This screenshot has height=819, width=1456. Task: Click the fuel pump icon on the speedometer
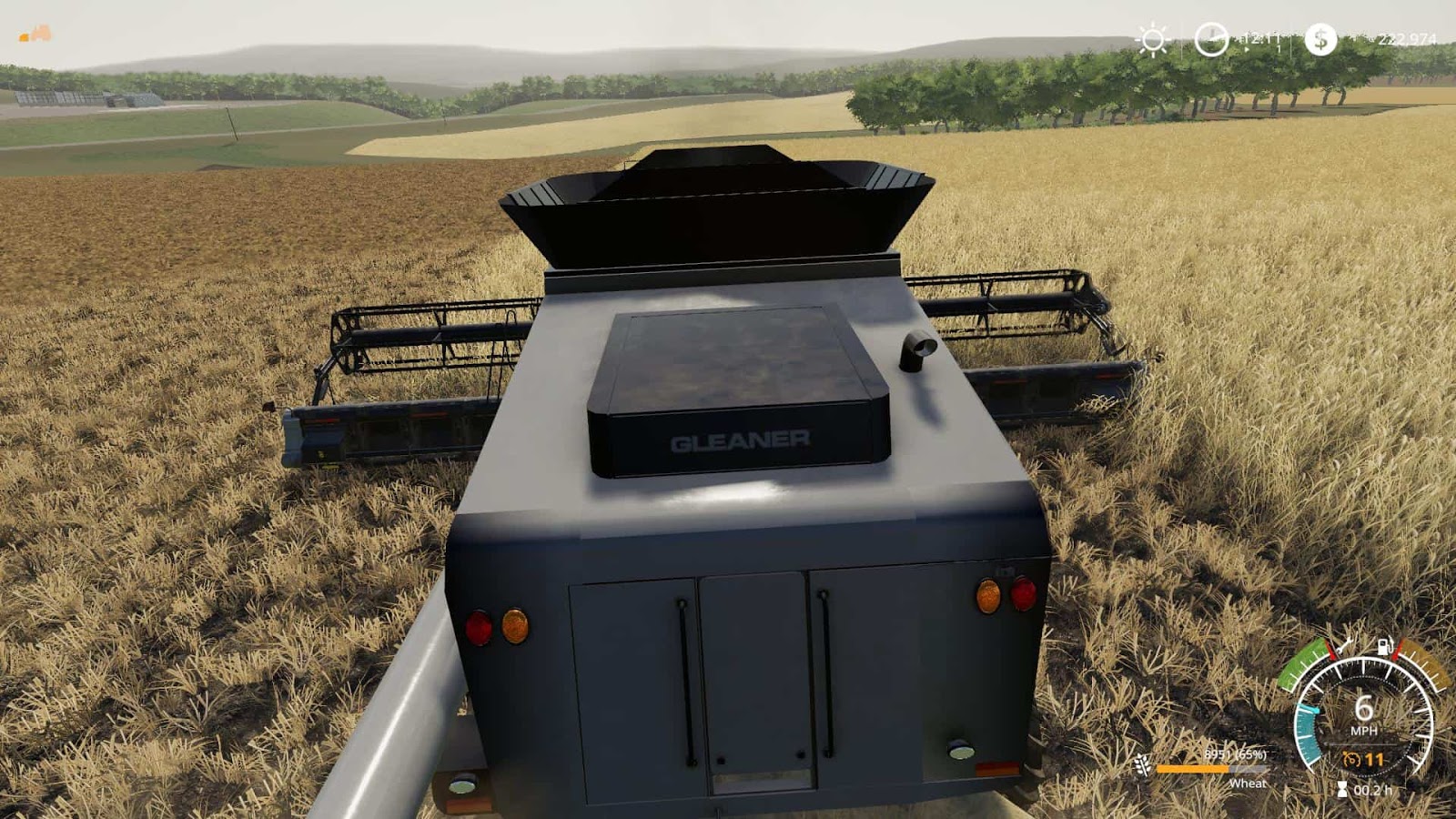[1384, 647]
